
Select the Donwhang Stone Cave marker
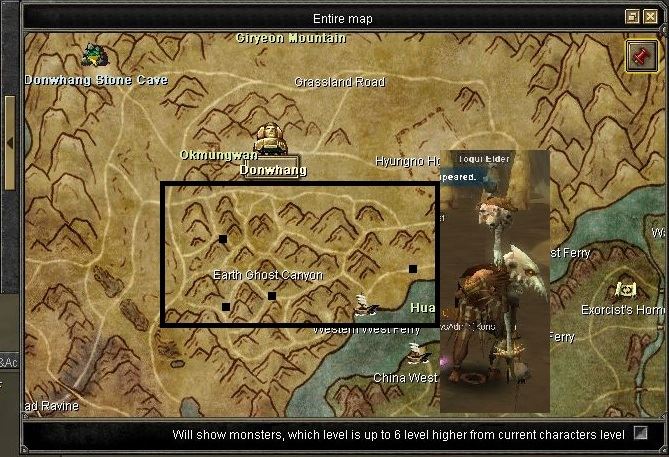[95, 54]
